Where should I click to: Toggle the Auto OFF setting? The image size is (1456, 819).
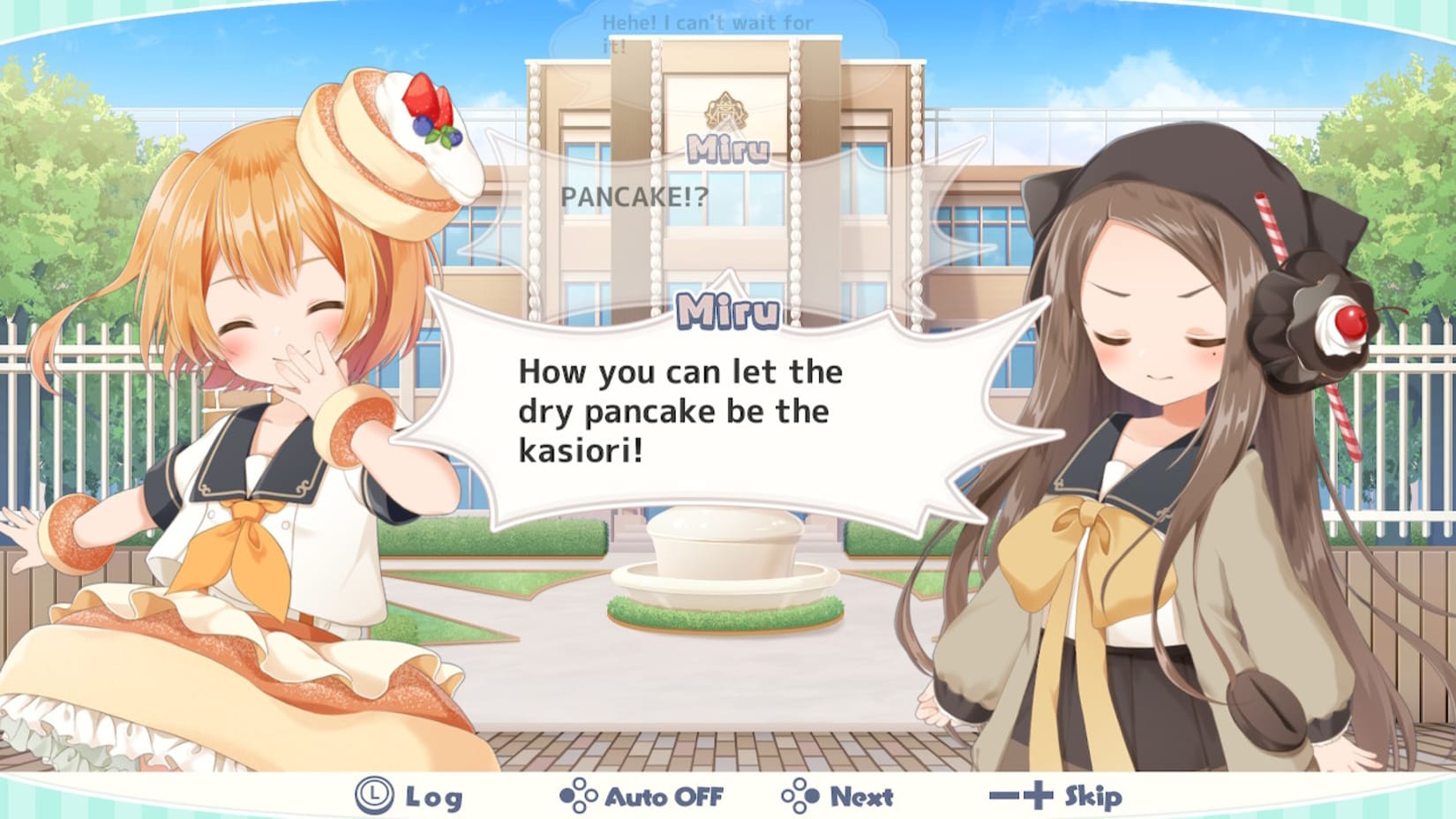click(642, 797)
